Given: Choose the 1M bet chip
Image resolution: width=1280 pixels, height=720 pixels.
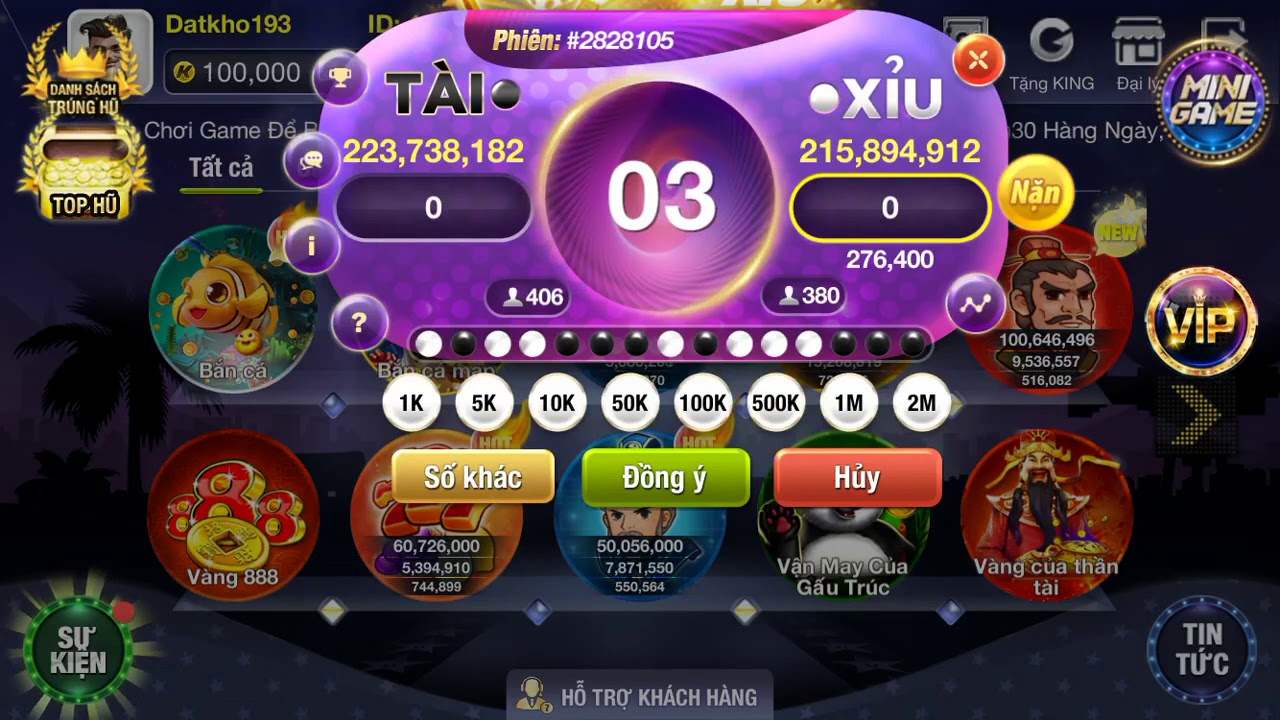Looking at the screenshot, I should (849, 403).
